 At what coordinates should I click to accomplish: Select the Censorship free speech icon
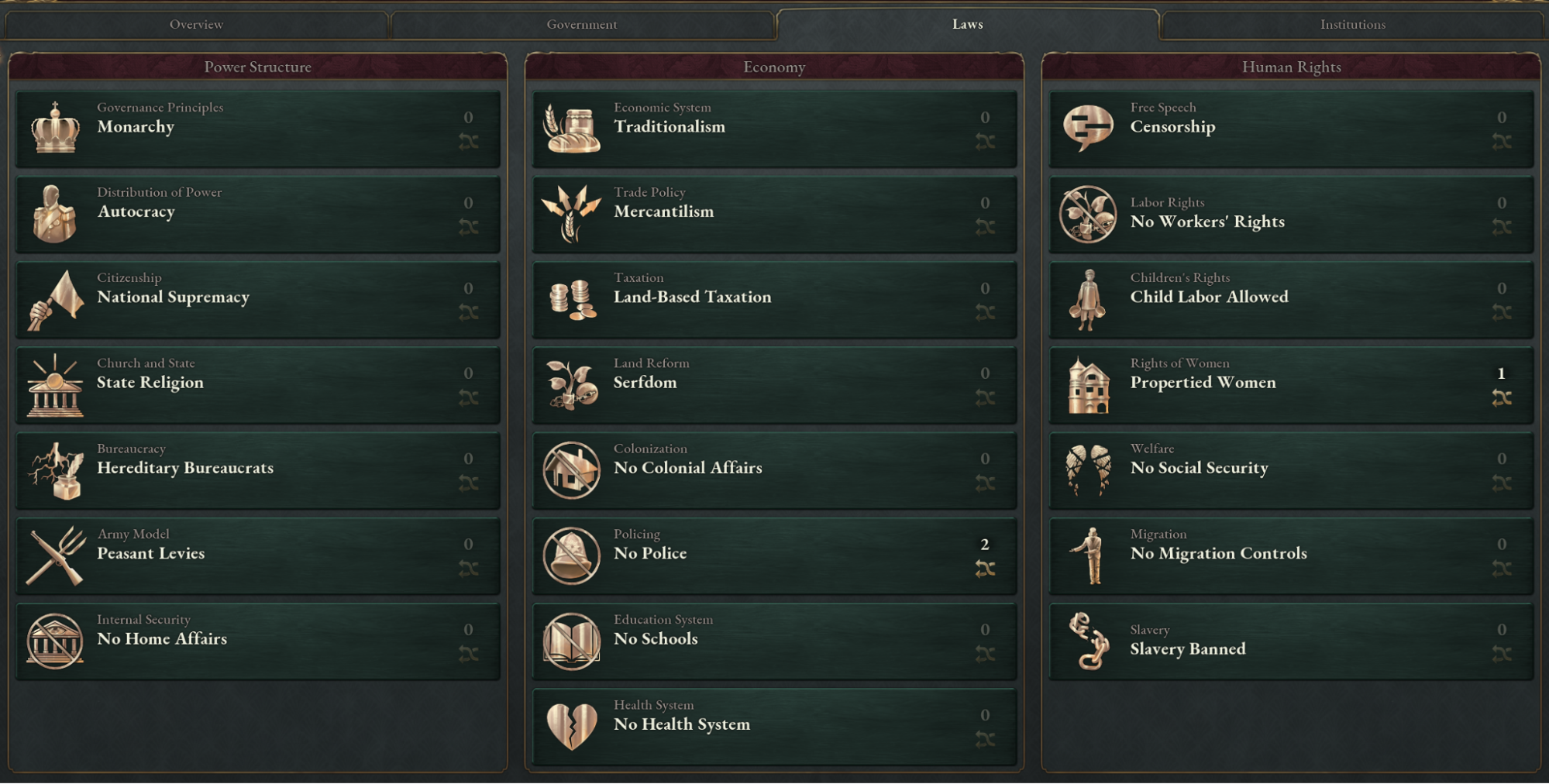(1088, 128)
